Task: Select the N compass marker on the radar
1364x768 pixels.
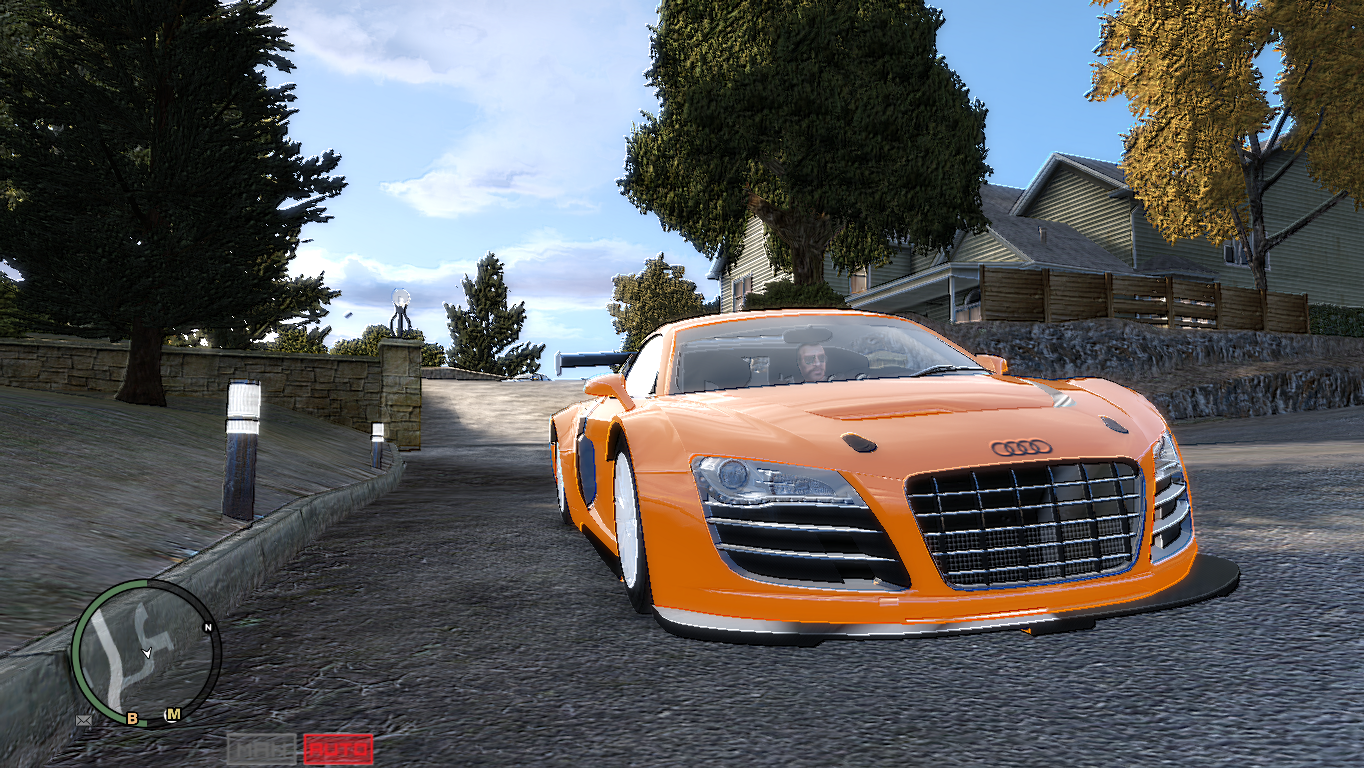Action: [x=208, y=627]
